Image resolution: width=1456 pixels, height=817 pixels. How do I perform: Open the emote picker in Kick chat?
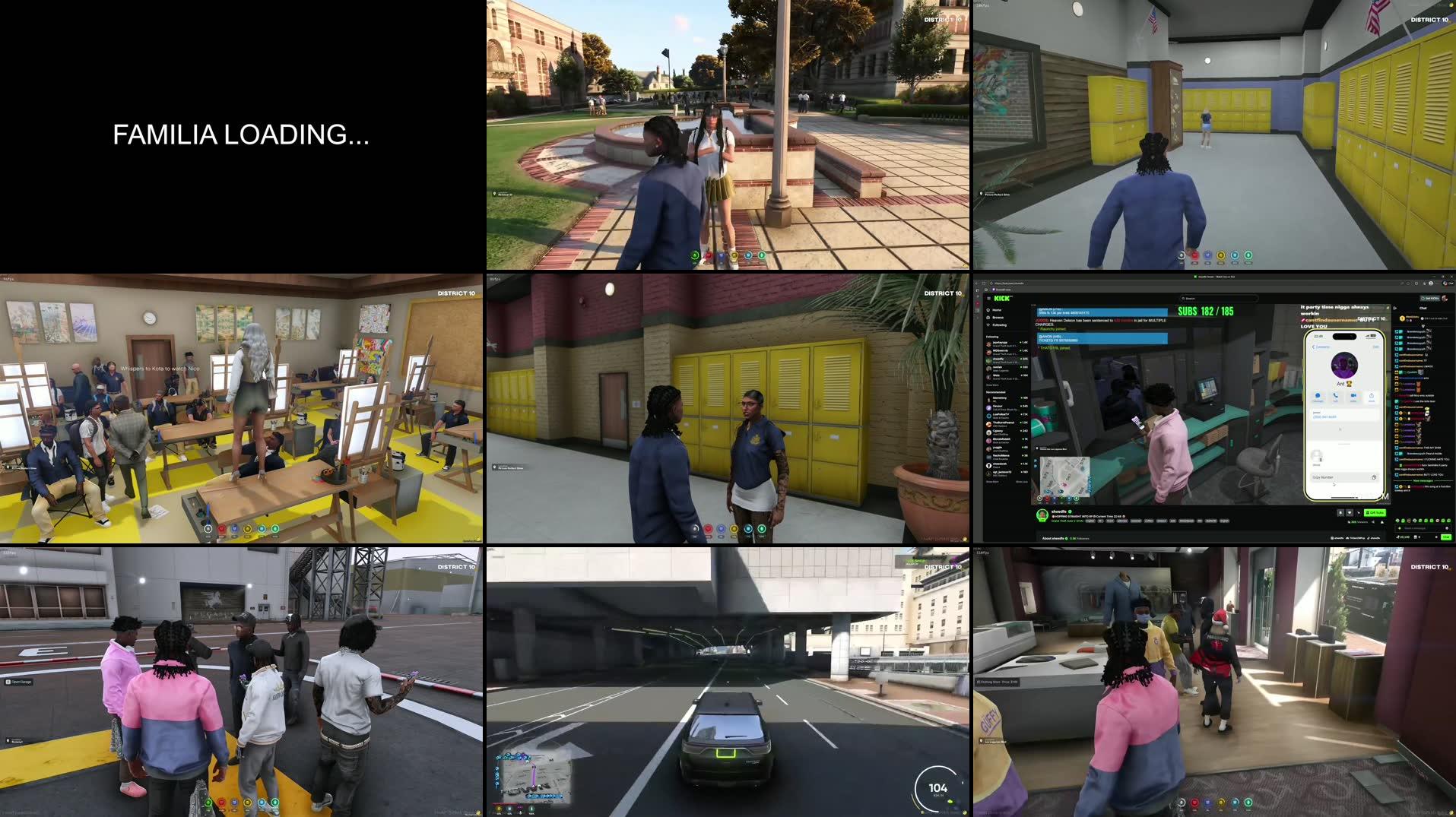click(1446, 528)
